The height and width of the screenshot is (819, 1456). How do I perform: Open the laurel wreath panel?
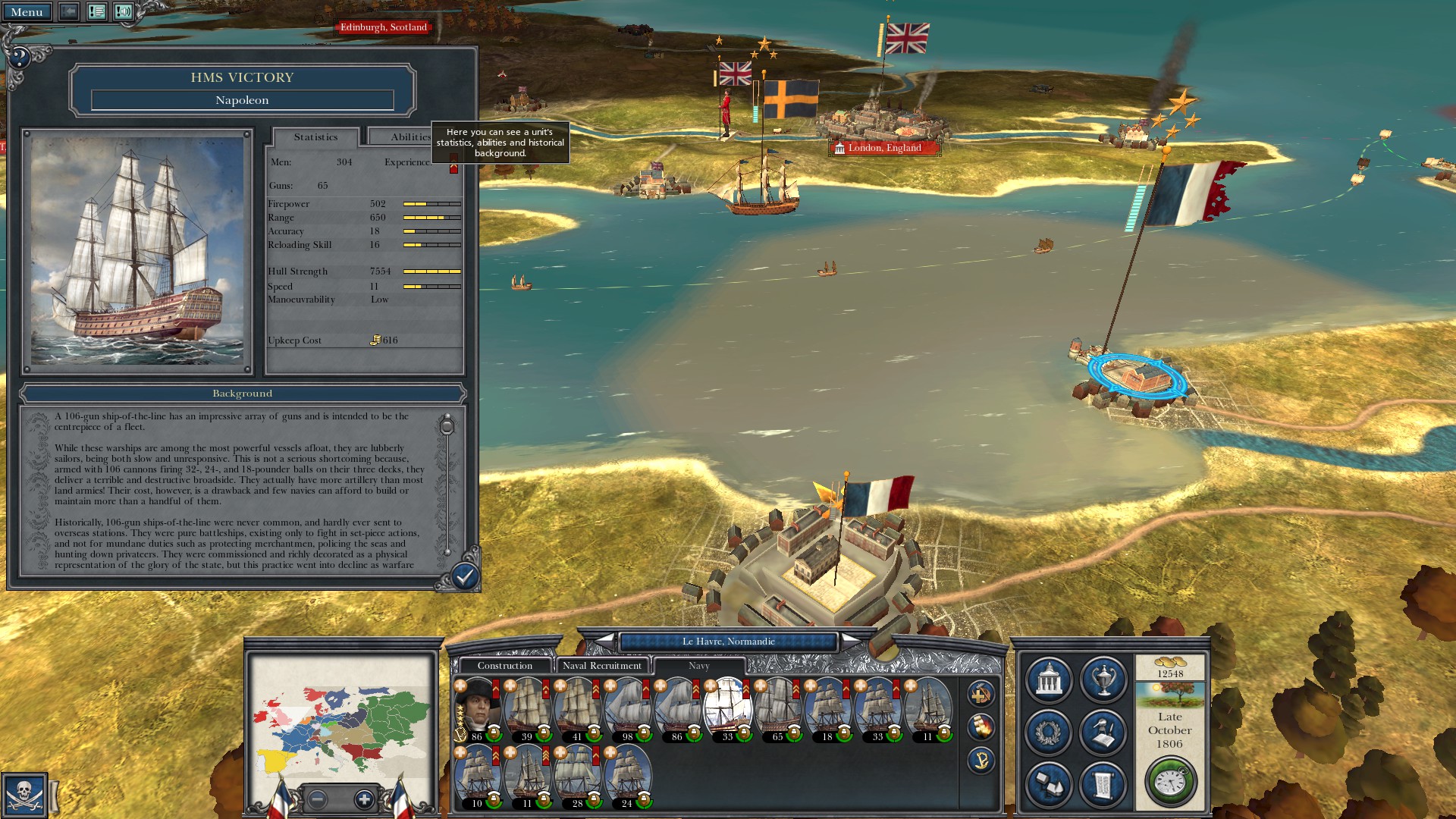[x=1048, y=732]
